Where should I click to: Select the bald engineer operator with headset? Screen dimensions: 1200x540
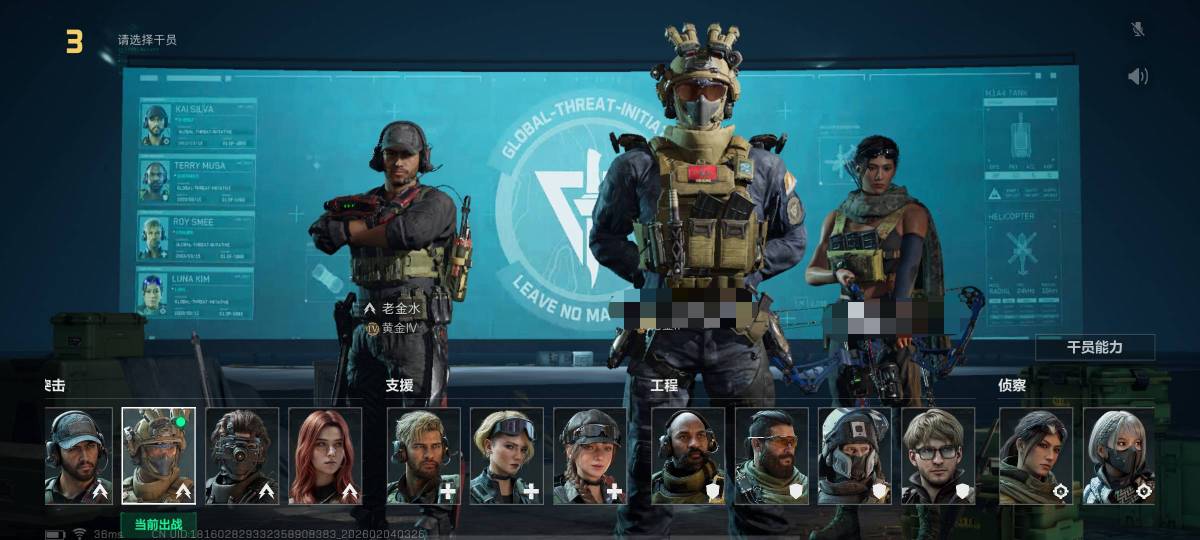[688, 455]
